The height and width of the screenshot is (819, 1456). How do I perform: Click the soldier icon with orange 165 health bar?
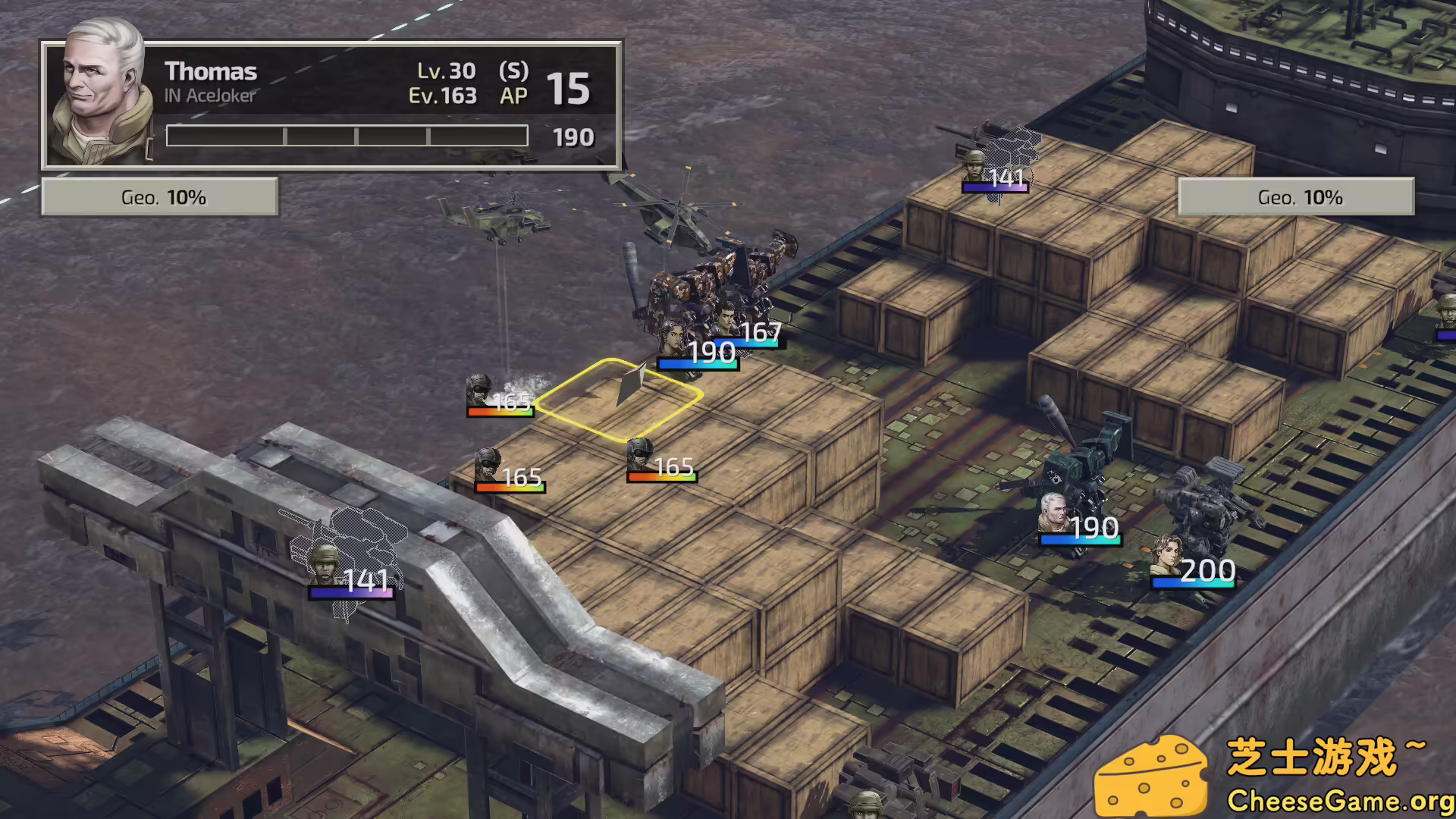[489, 463]
